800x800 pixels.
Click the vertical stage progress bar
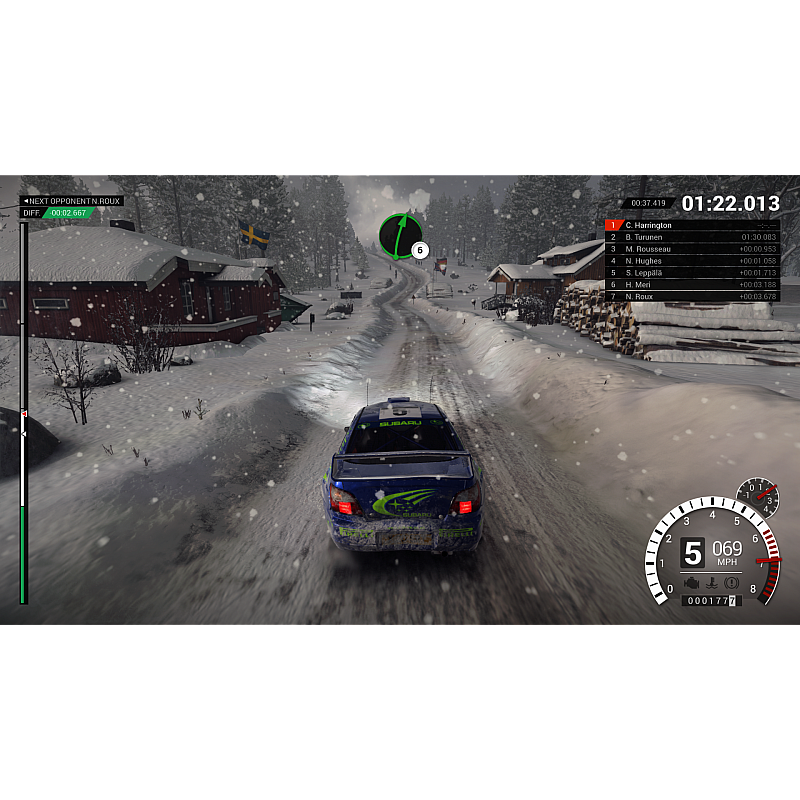[x=24, y=412]
